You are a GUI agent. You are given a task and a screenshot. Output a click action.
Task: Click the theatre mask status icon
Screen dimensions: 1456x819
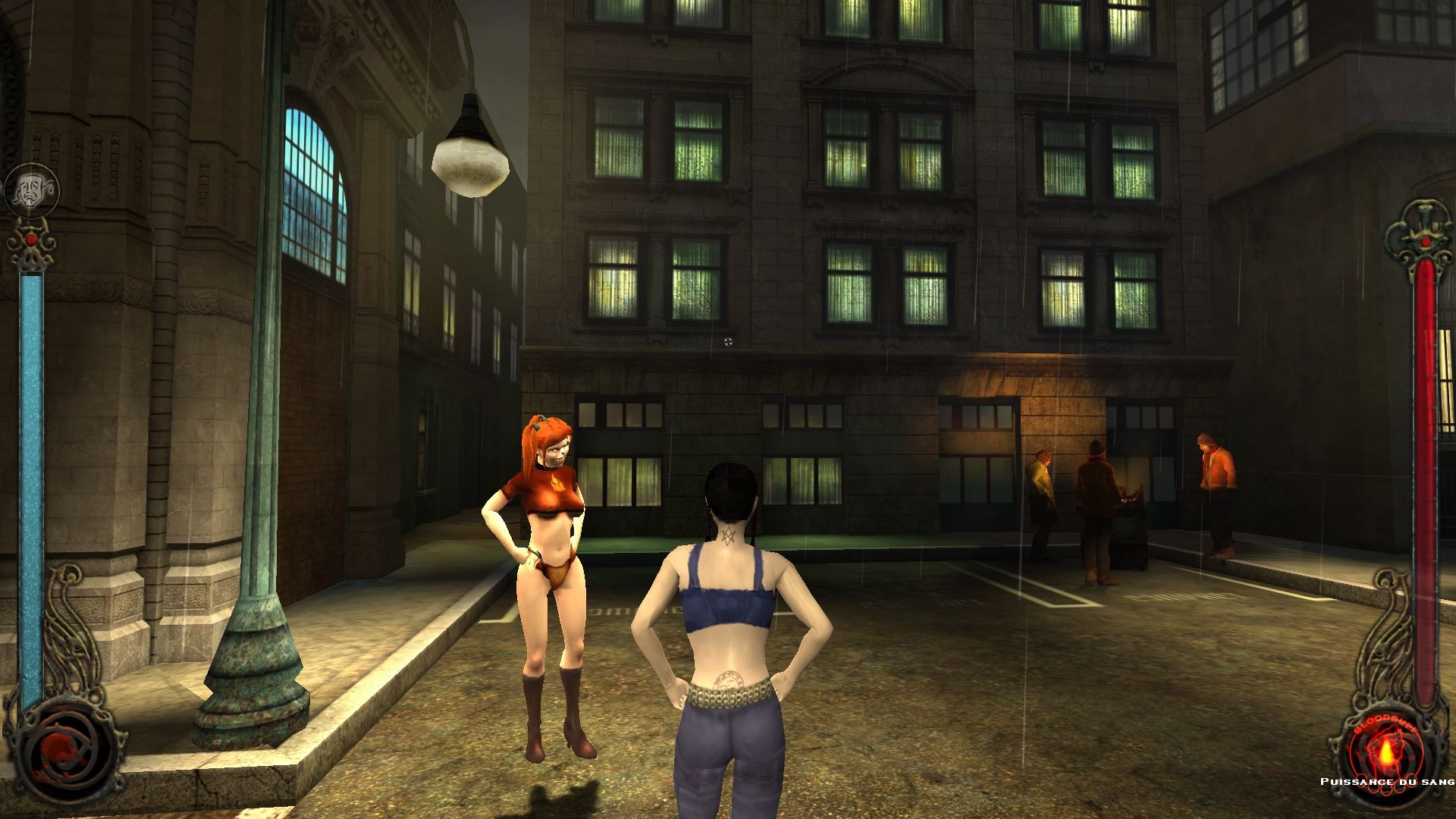pyautogui.click(x=31, y=190)
